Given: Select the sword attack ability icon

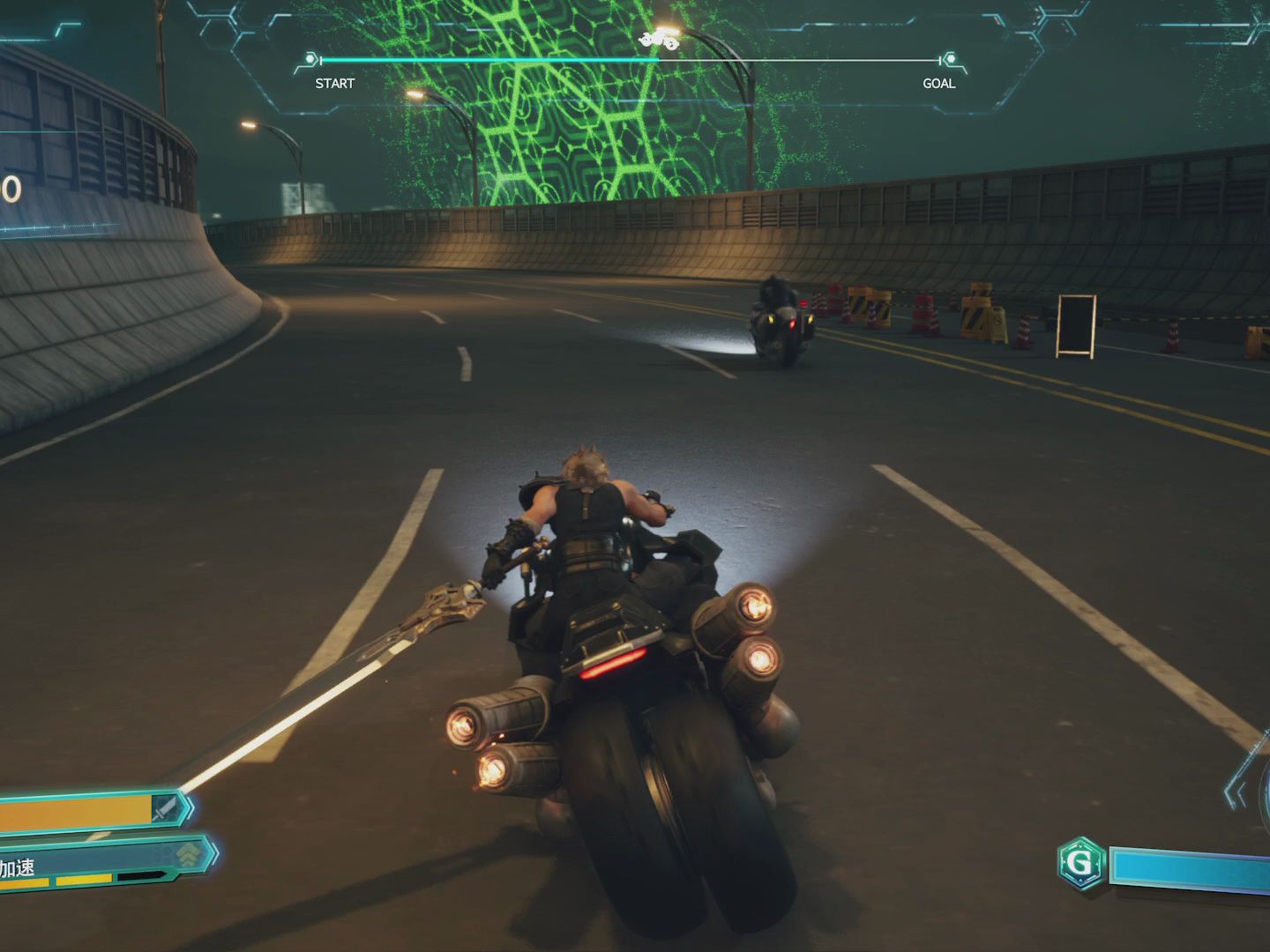Looking at the screenshot, I should 165,808.
